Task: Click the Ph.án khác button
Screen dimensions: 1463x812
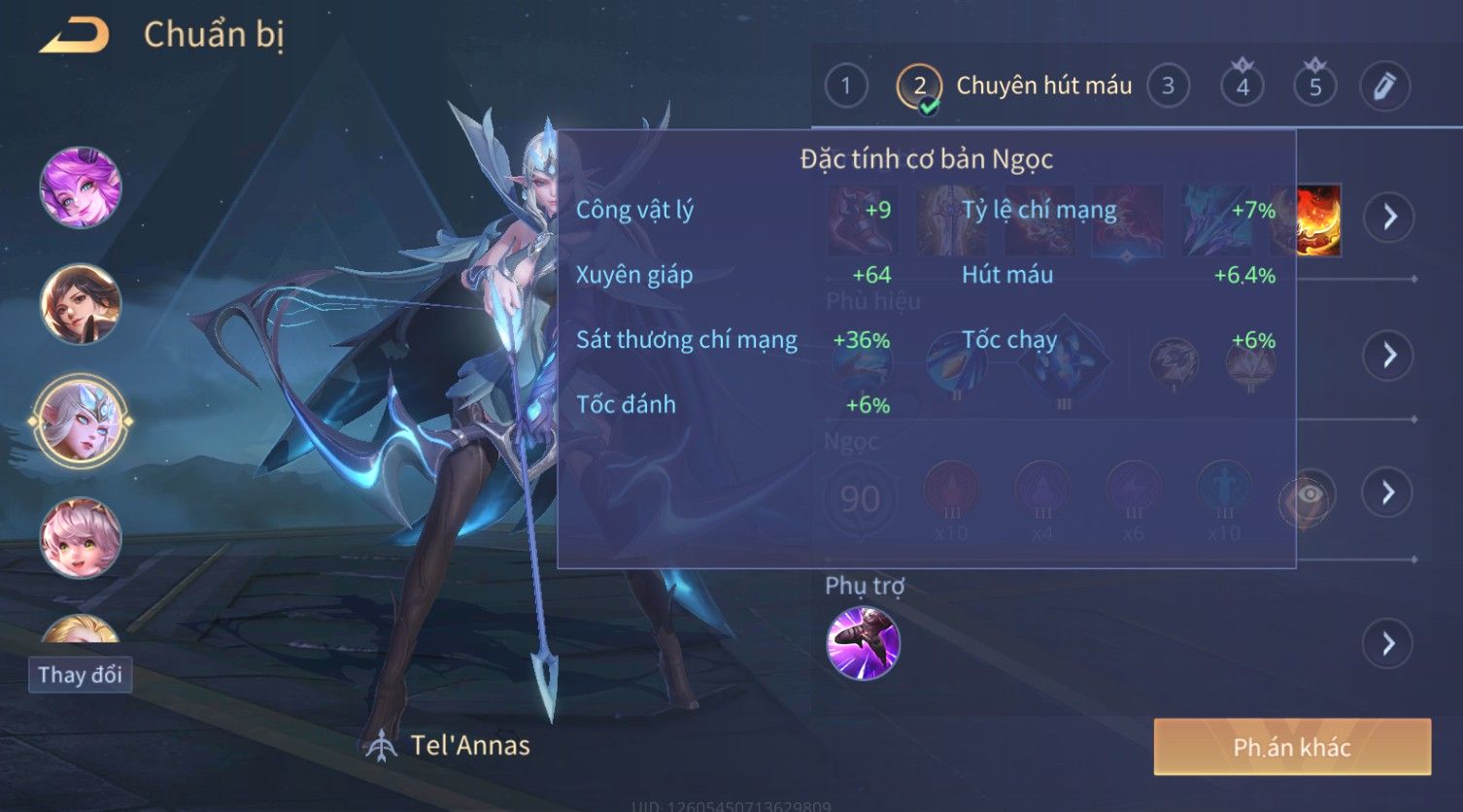Action: click(1291, 747)
